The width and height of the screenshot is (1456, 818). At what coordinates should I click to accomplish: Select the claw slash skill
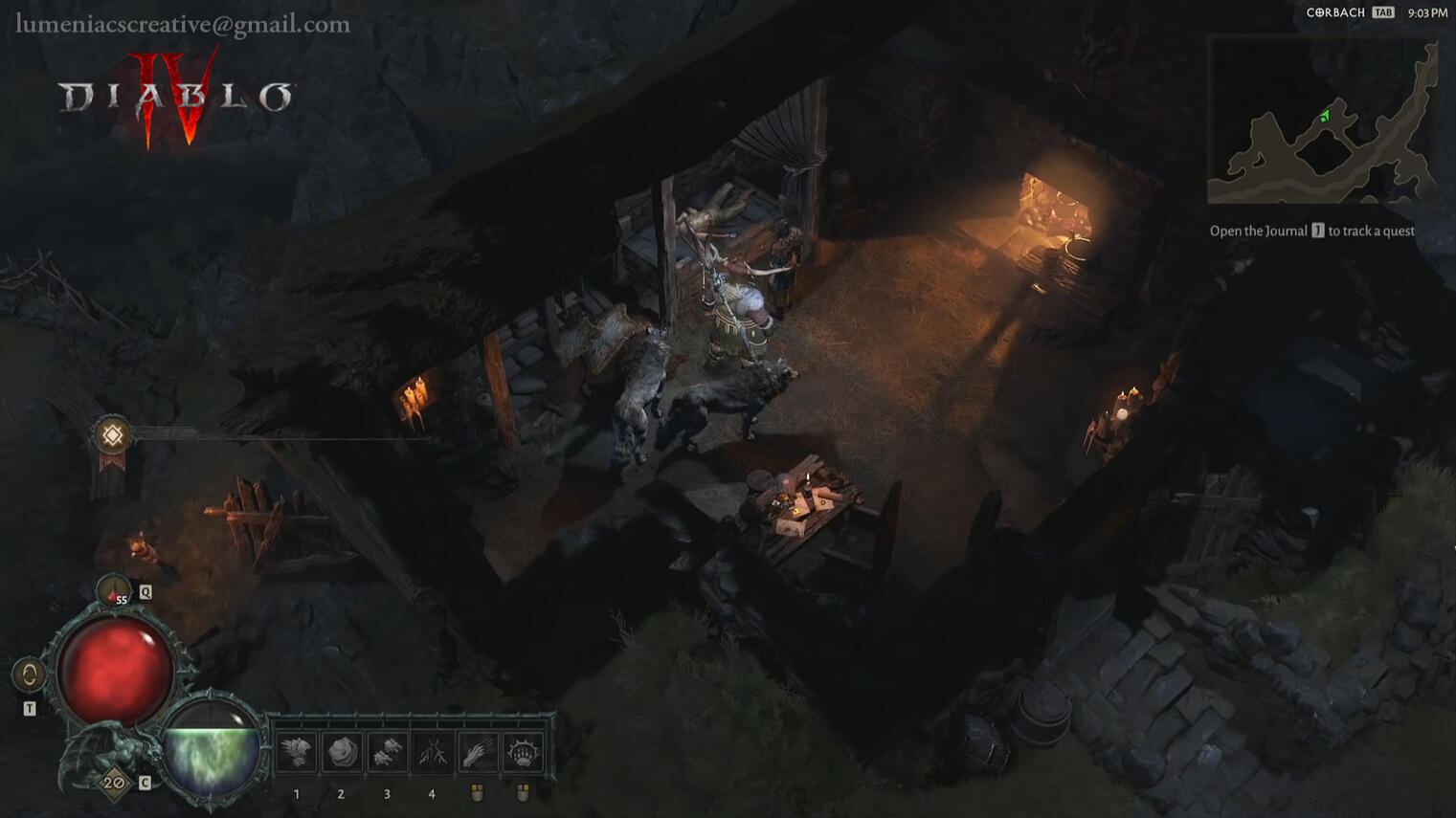tap(477, 753)
